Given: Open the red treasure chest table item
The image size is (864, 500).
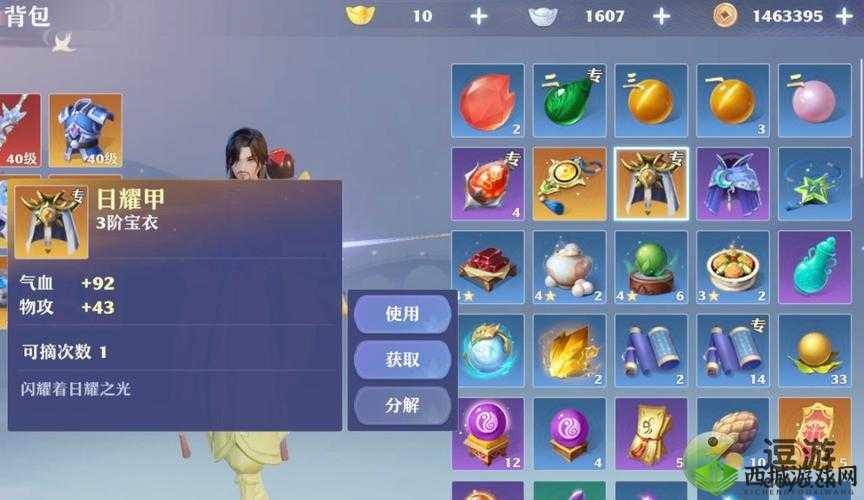Looking at the screenshot, I should (488, 268).
